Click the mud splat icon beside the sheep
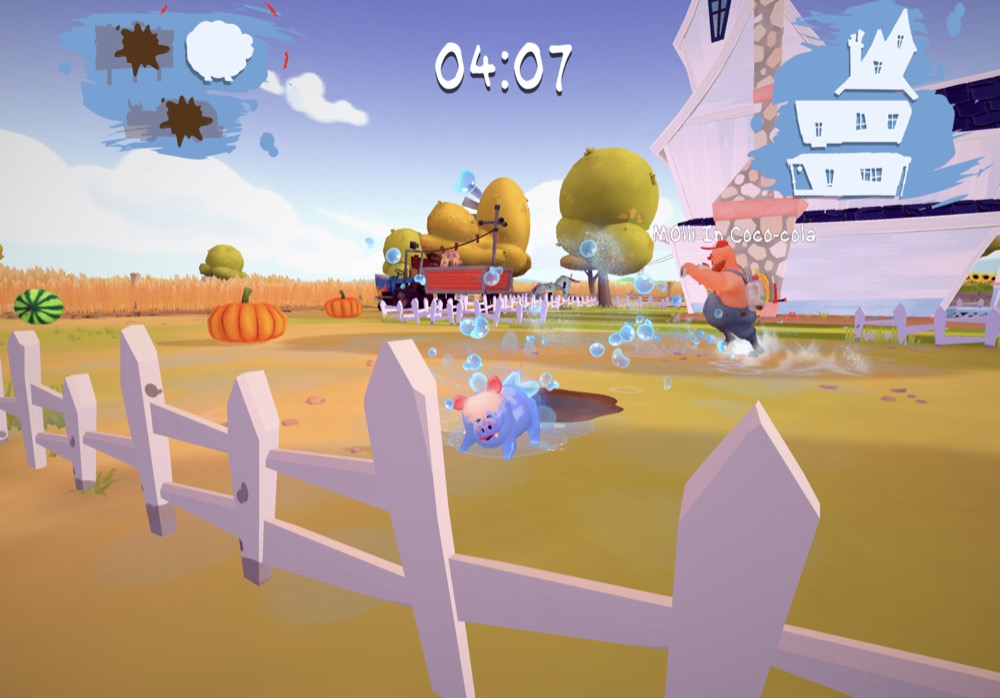This screenshot has width=1000, height=698. pos(141,49)
